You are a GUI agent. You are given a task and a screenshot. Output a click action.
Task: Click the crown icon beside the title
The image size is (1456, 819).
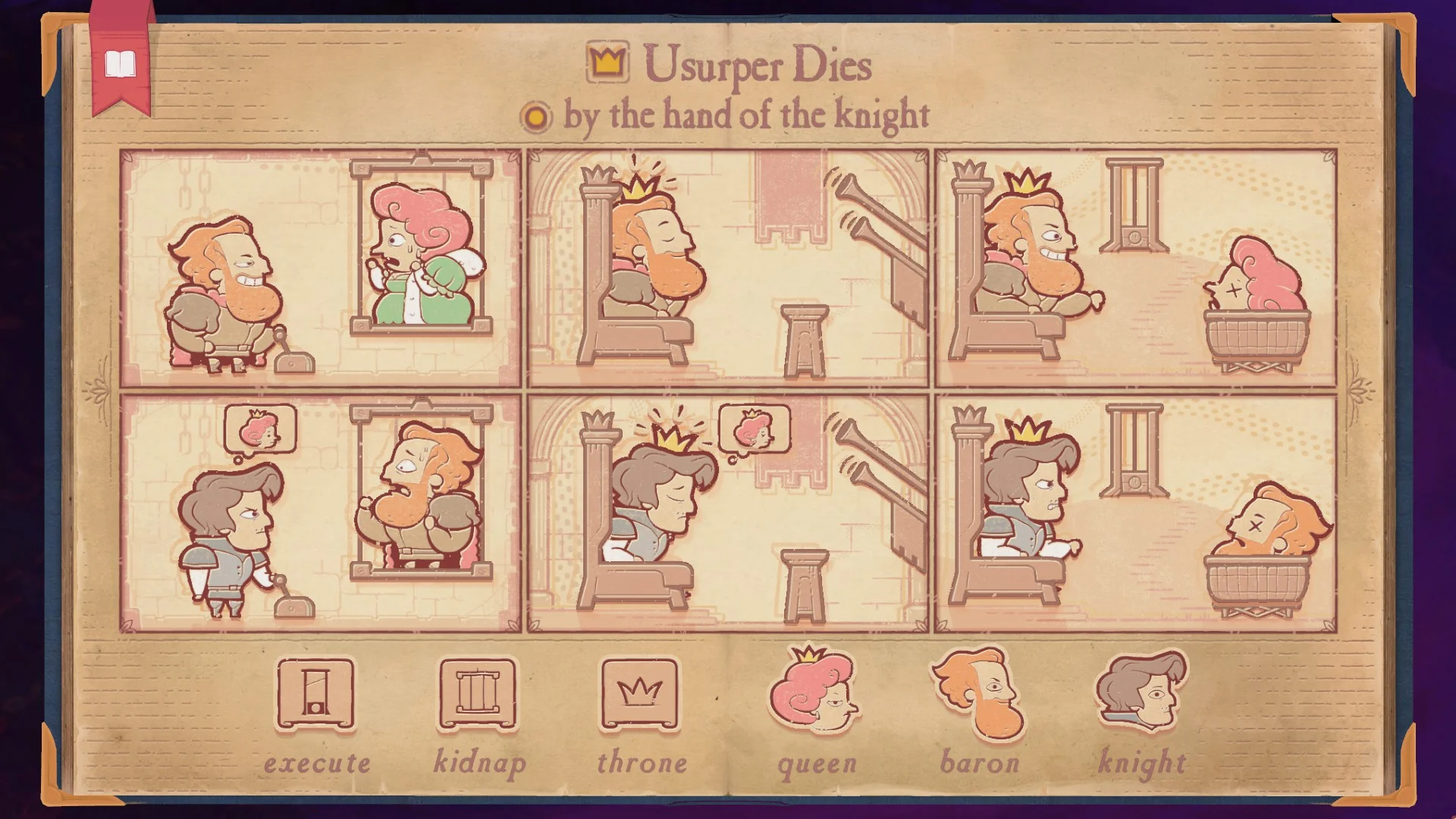pyautogui.click(x=606, y=64)
